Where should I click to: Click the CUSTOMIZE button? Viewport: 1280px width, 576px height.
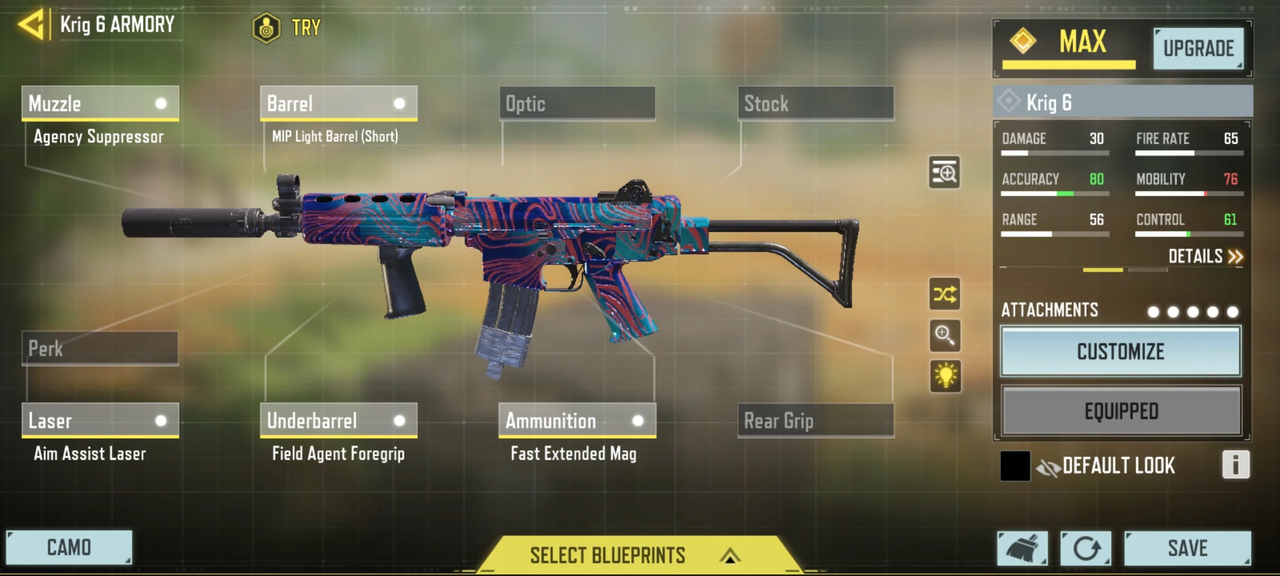(1120, 352)
